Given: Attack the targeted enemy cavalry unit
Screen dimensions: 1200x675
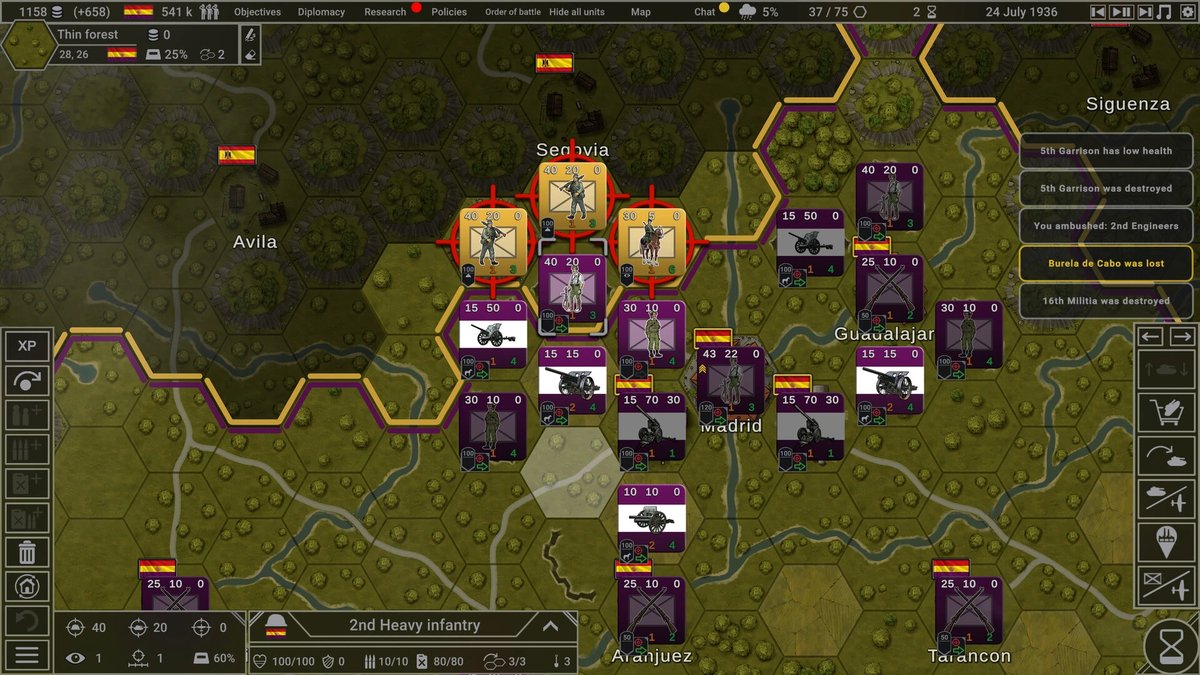Looking at the screenshot, I should tap(653, 242).
